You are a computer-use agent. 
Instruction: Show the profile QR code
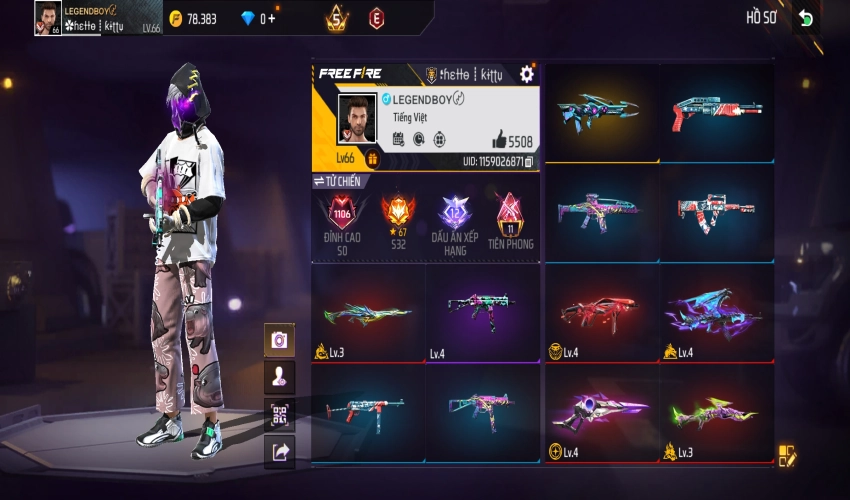click(x=279, y=414)
